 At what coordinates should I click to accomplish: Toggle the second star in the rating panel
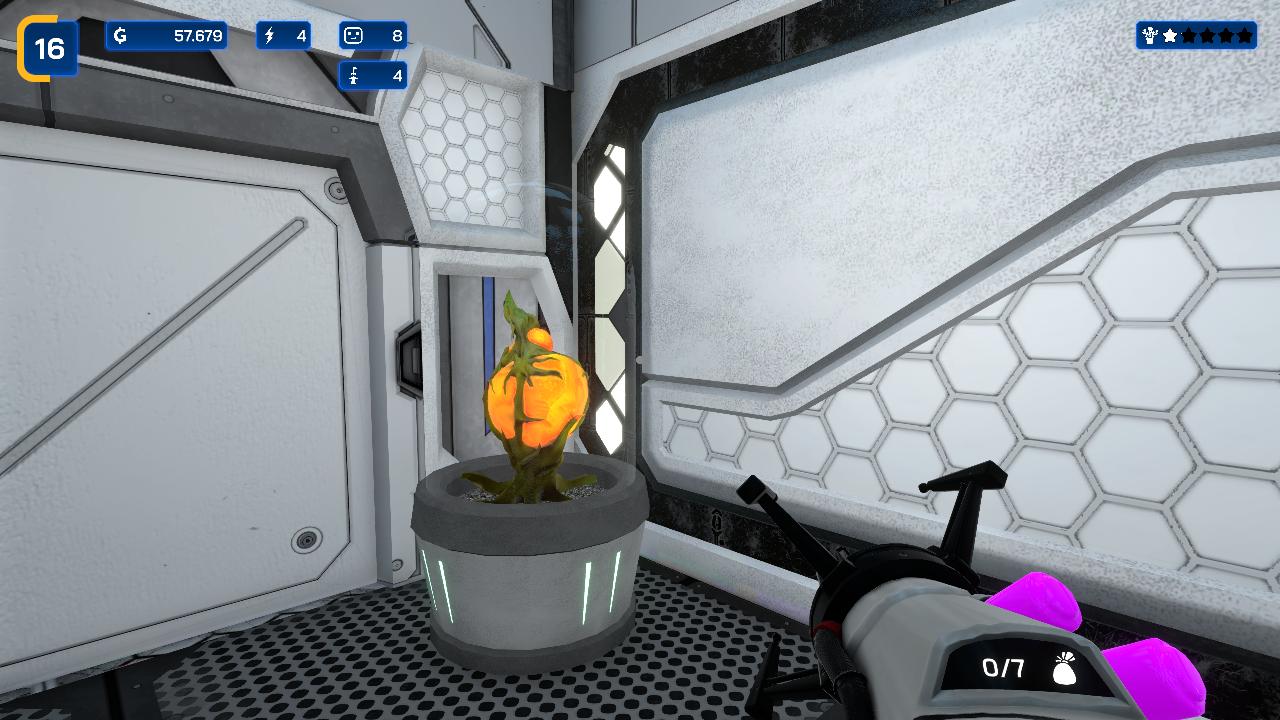pyautogui.click(x=1188, y=34)
